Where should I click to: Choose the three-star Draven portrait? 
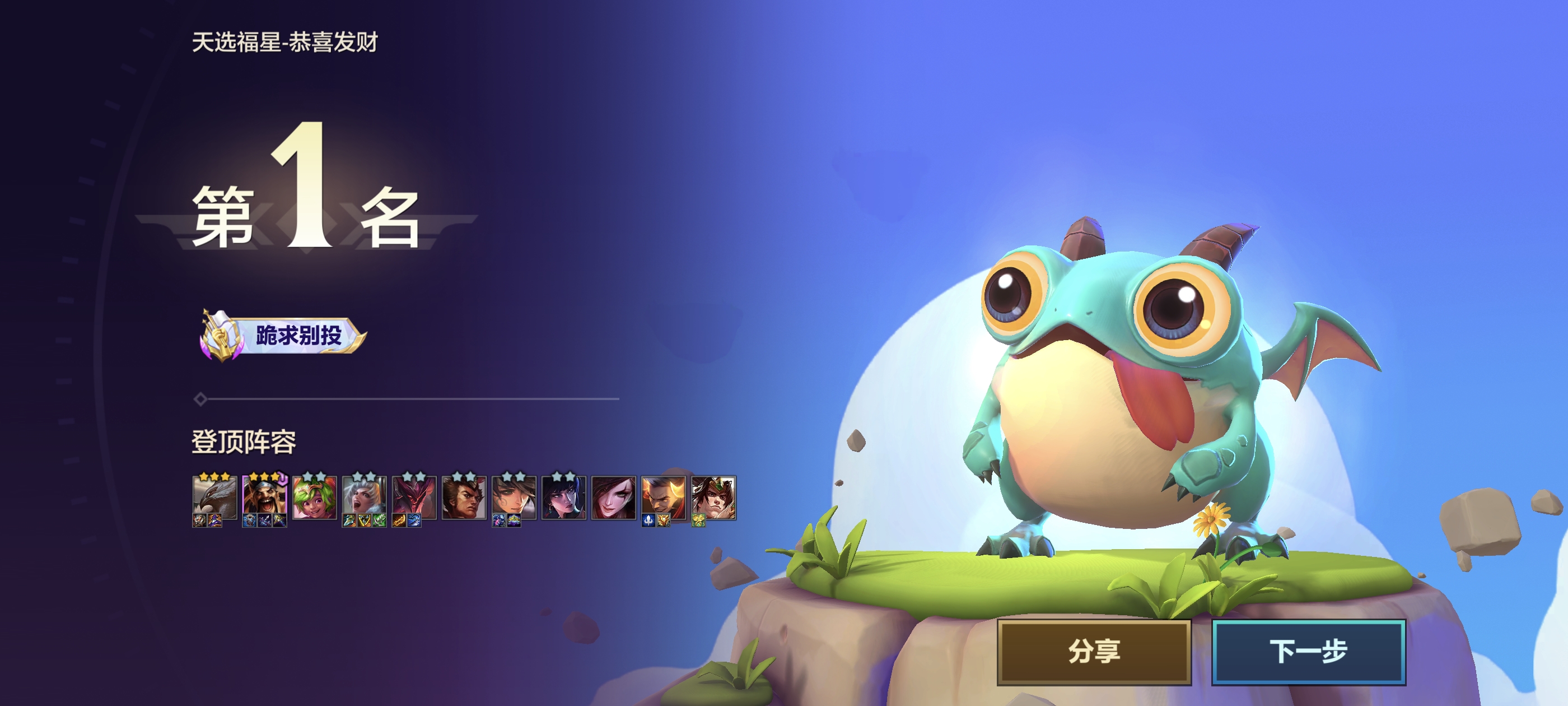pyautogui.click(x=264, y=498)
